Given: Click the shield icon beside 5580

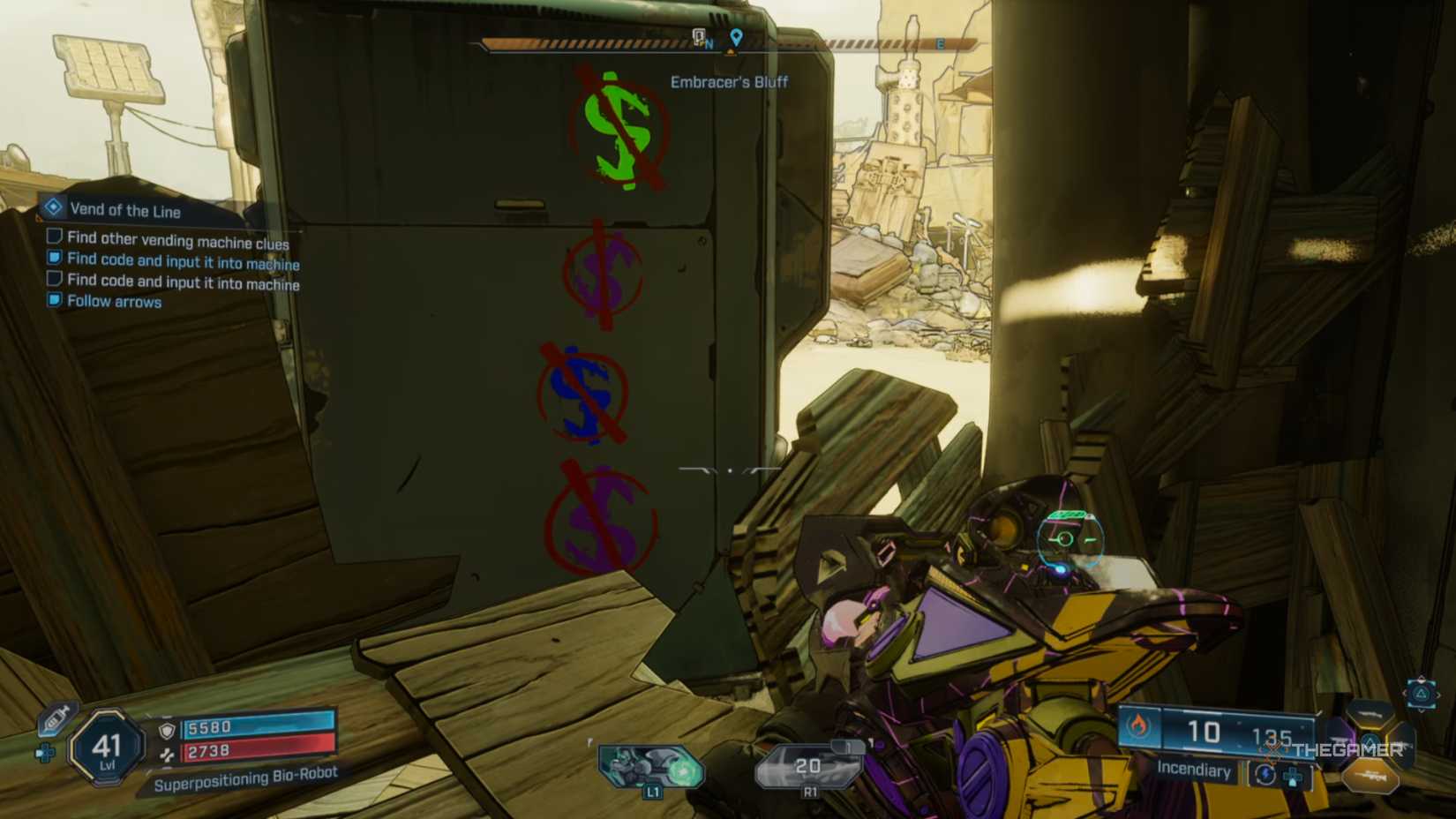Looking at the screenshot, I should (167, 731).
